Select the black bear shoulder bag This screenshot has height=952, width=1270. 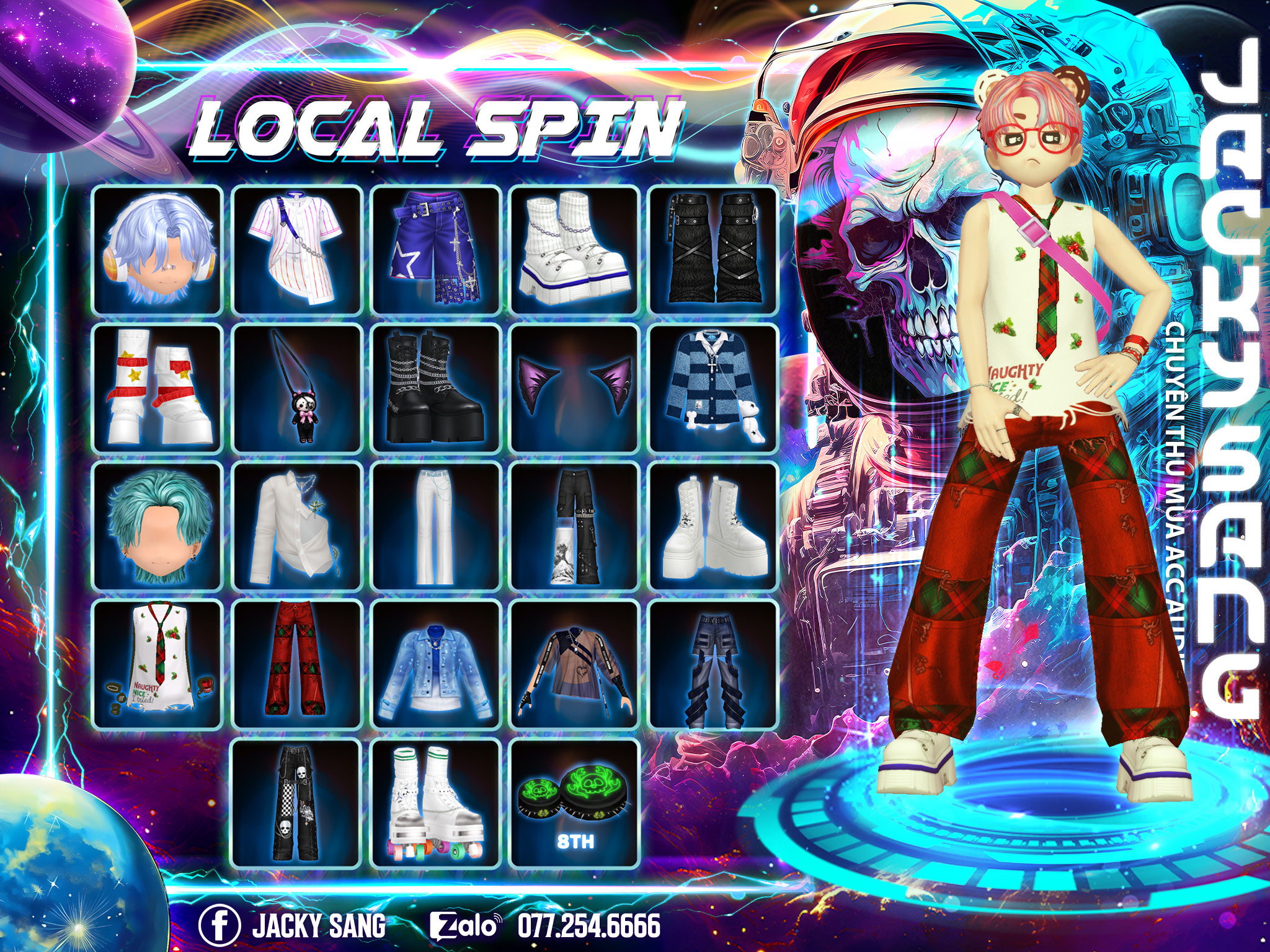point(296,389)
